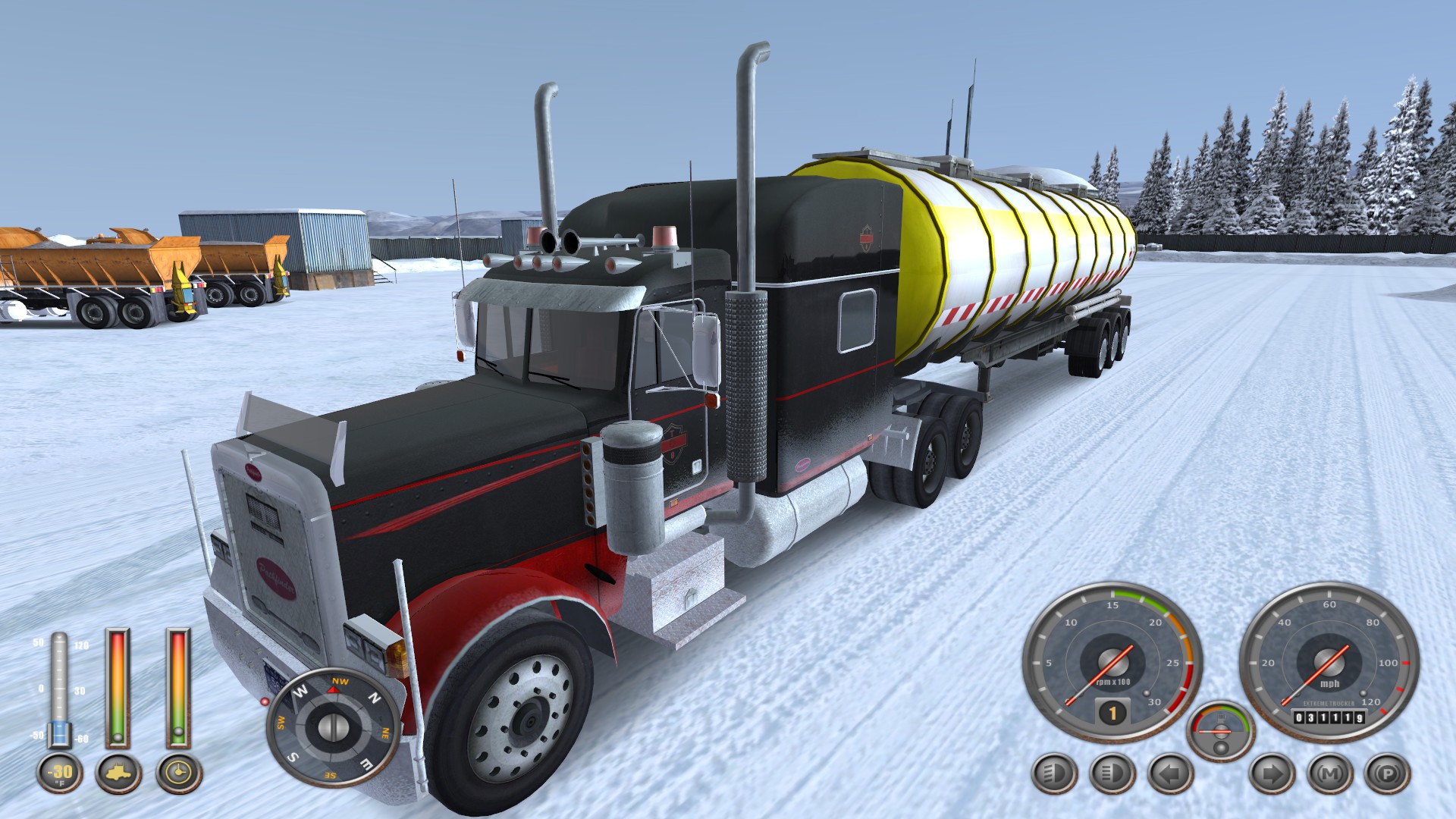Select the yellow truck damage icon
Image resolution: width=1456 pixels, height=819 pixels.
(118, 773)
